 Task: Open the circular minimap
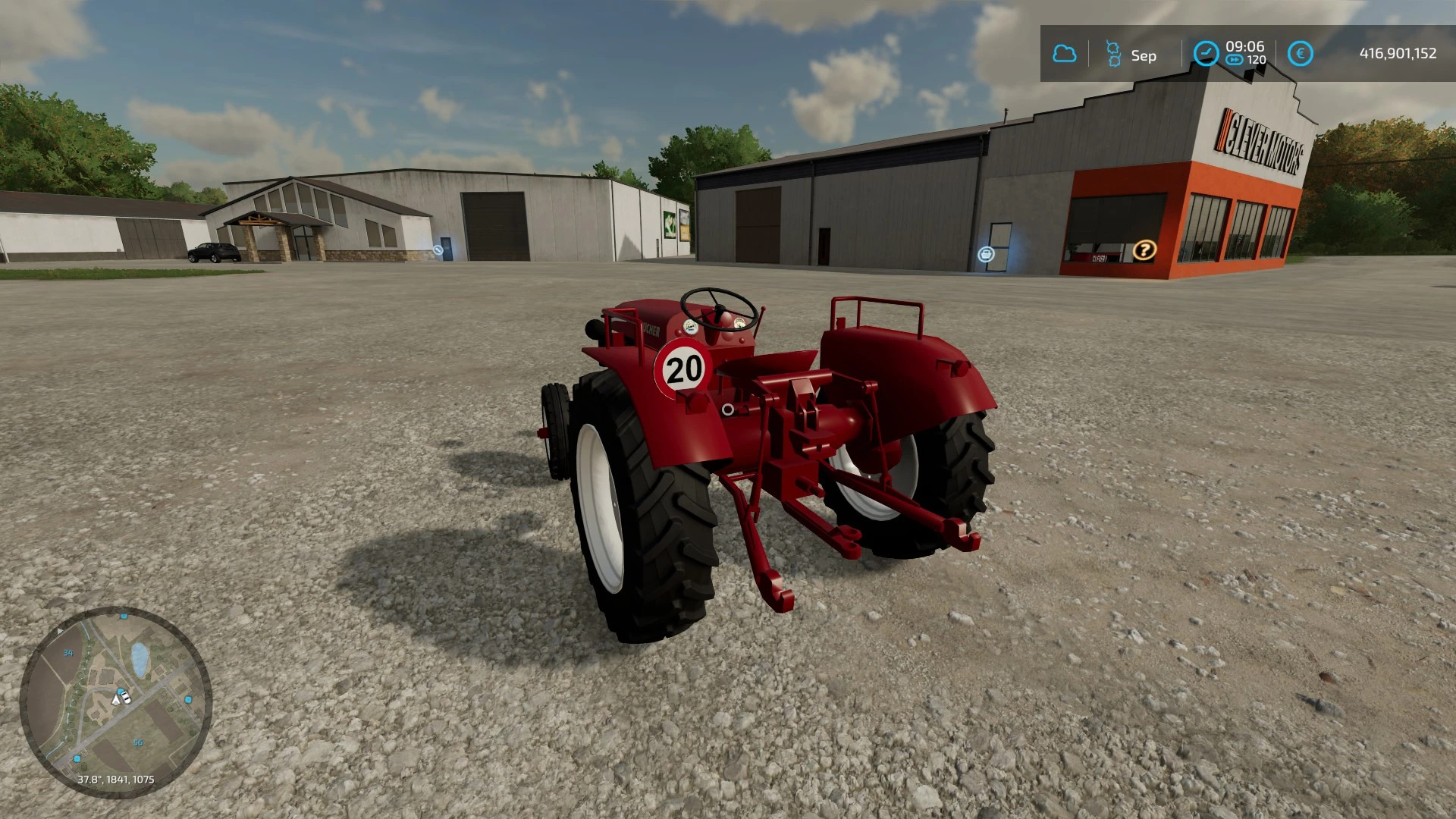[115, 702]
